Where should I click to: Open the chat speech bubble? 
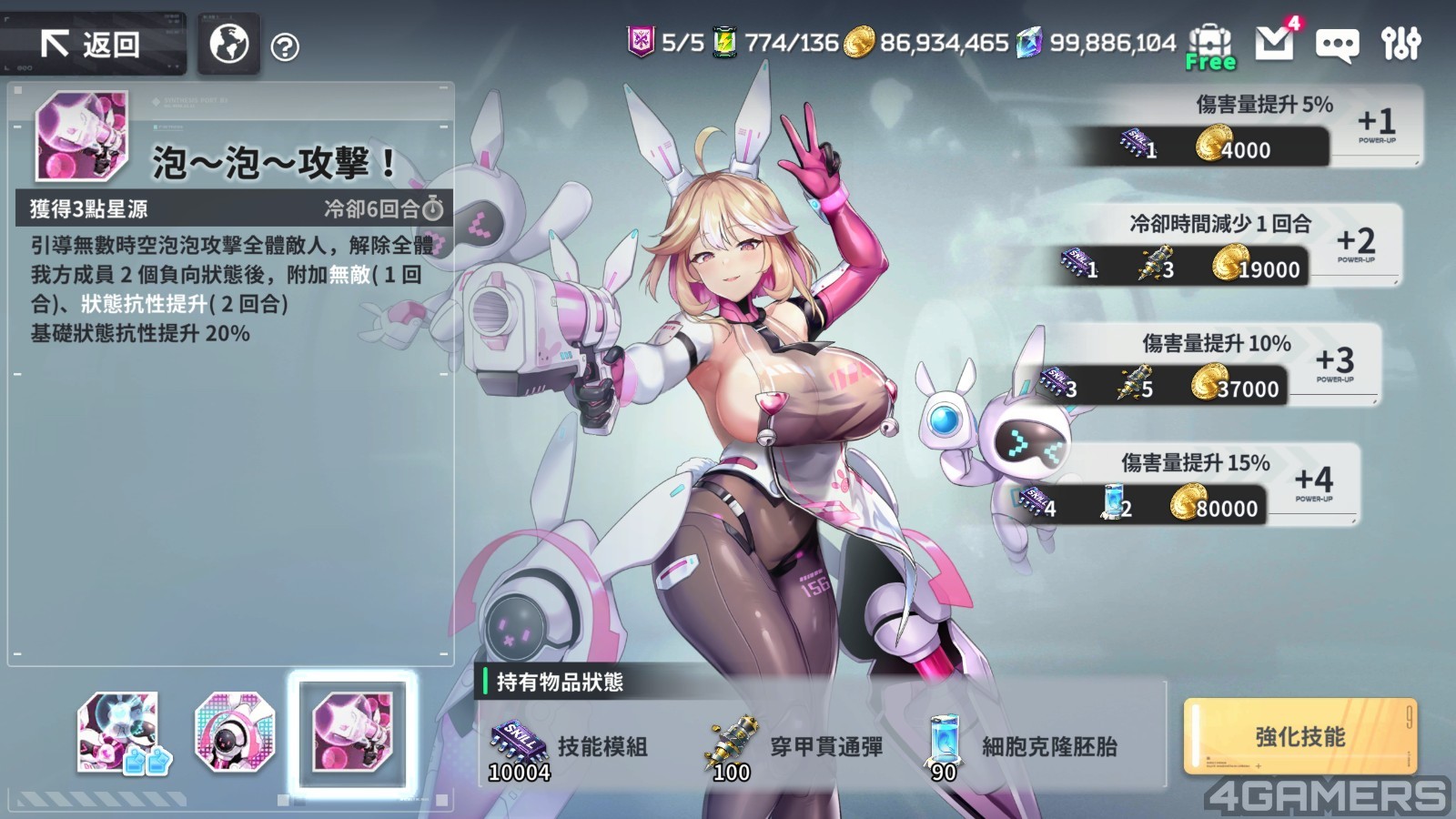(x=1337, y=45)
